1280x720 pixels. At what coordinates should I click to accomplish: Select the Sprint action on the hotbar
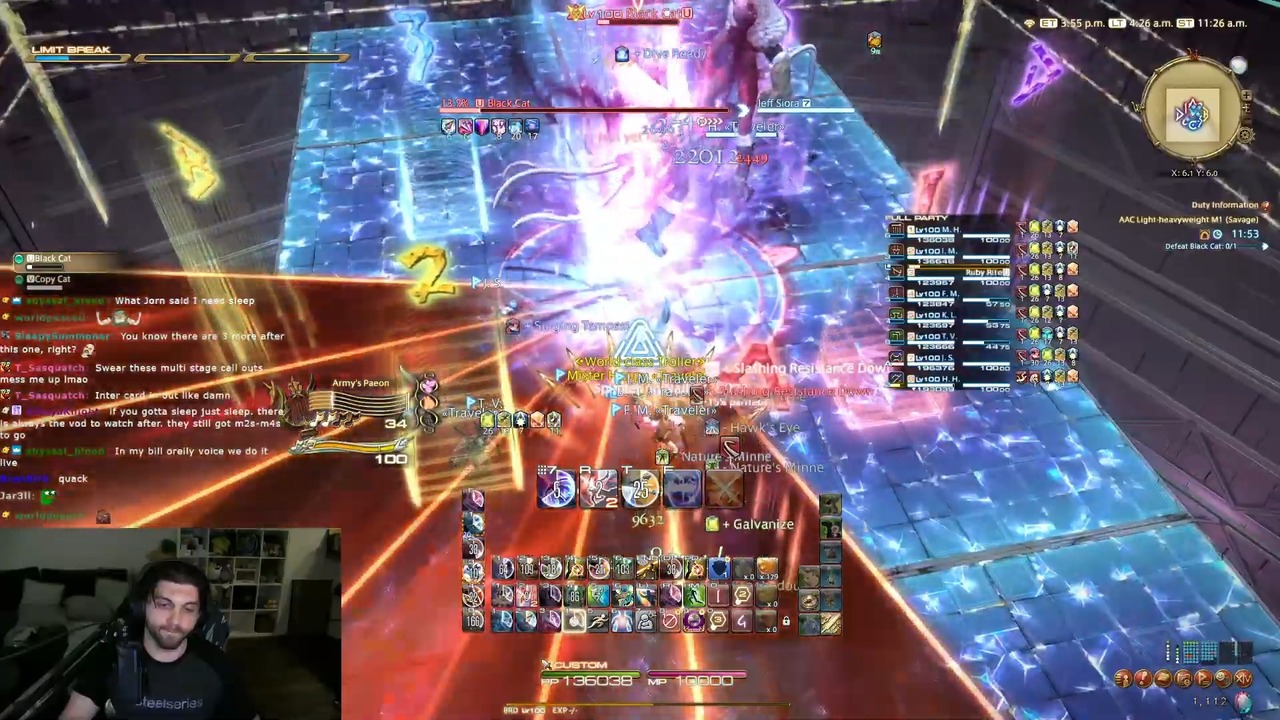[600, 622]
